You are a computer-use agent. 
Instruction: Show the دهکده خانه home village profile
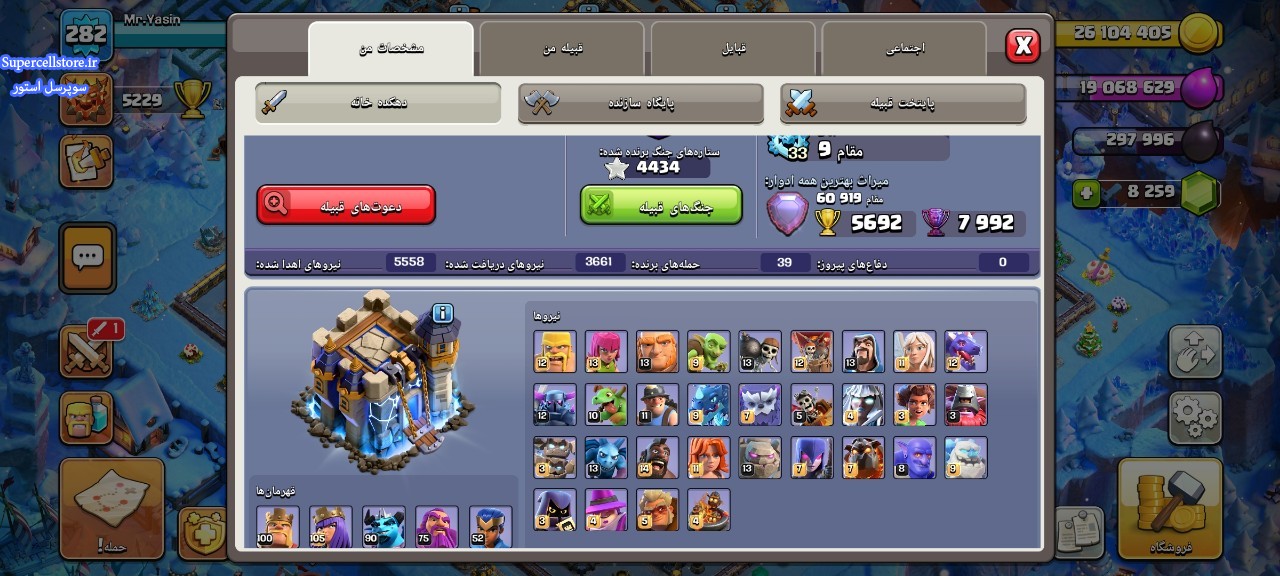(378, 103)
